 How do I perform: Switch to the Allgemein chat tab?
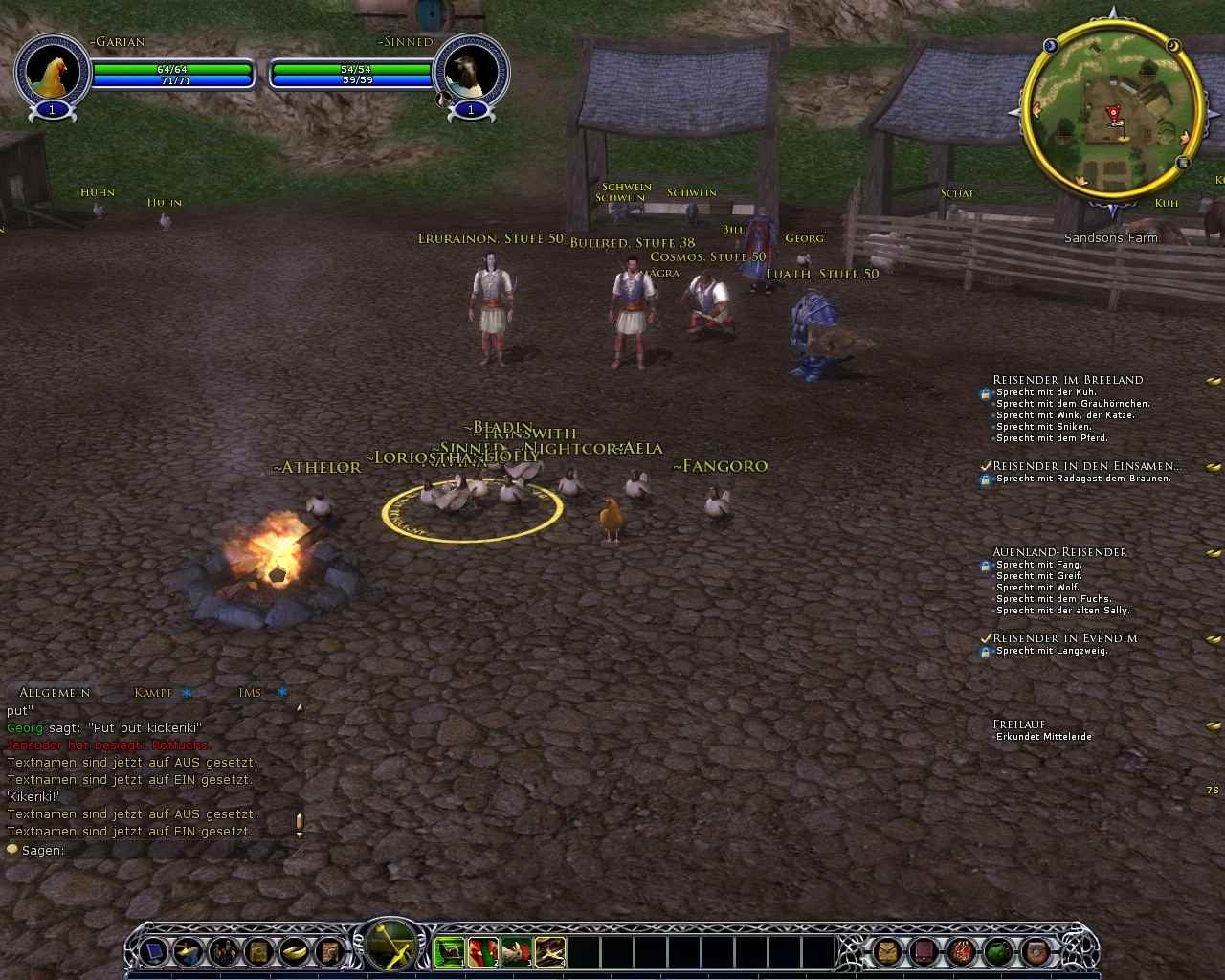[x=55, y=693]
